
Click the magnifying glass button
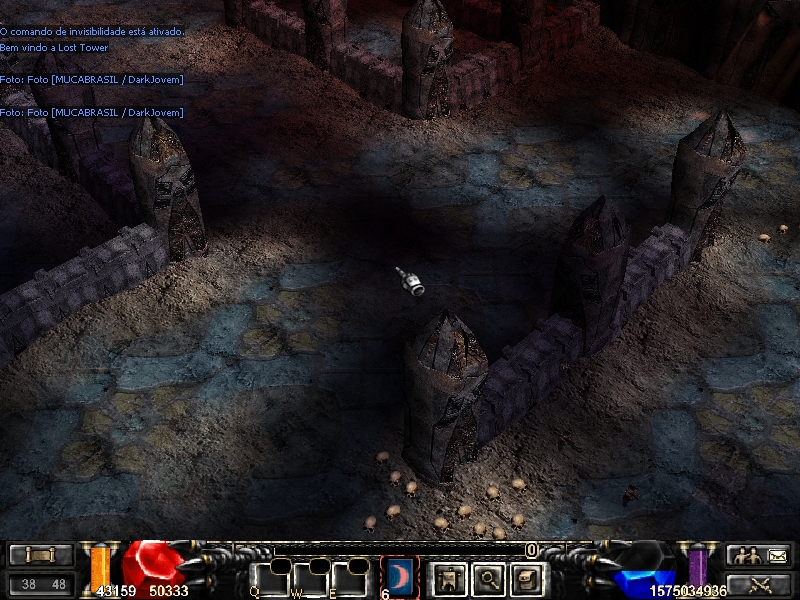(487, 578)
